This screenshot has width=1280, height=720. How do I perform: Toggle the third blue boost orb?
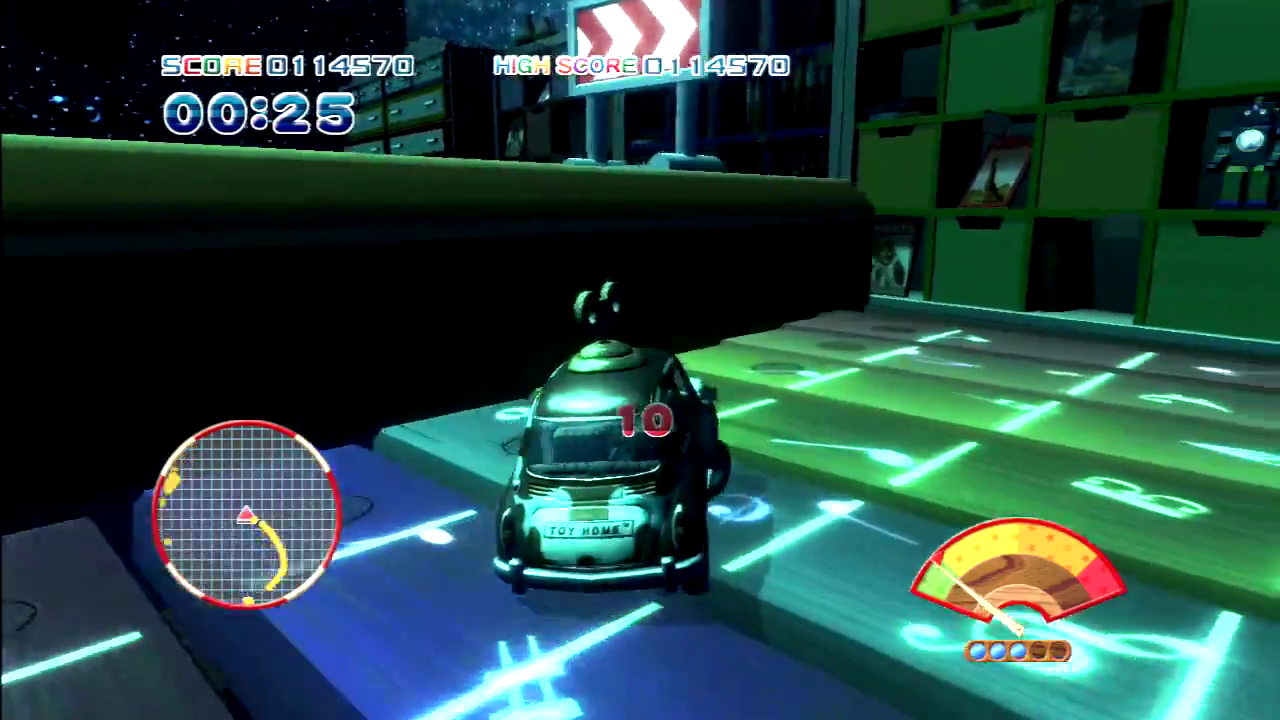[1017, 651]
